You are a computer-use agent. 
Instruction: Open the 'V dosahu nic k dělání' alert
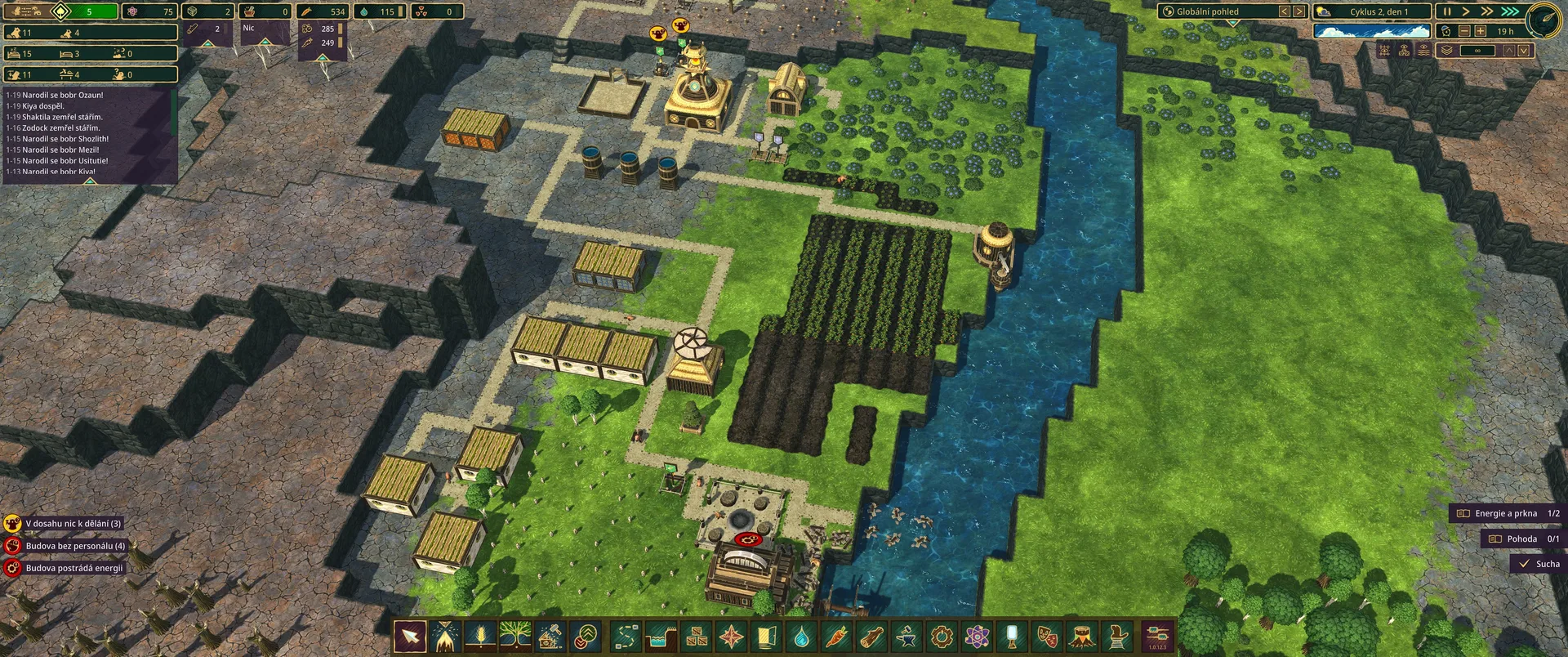pos(72,524)
